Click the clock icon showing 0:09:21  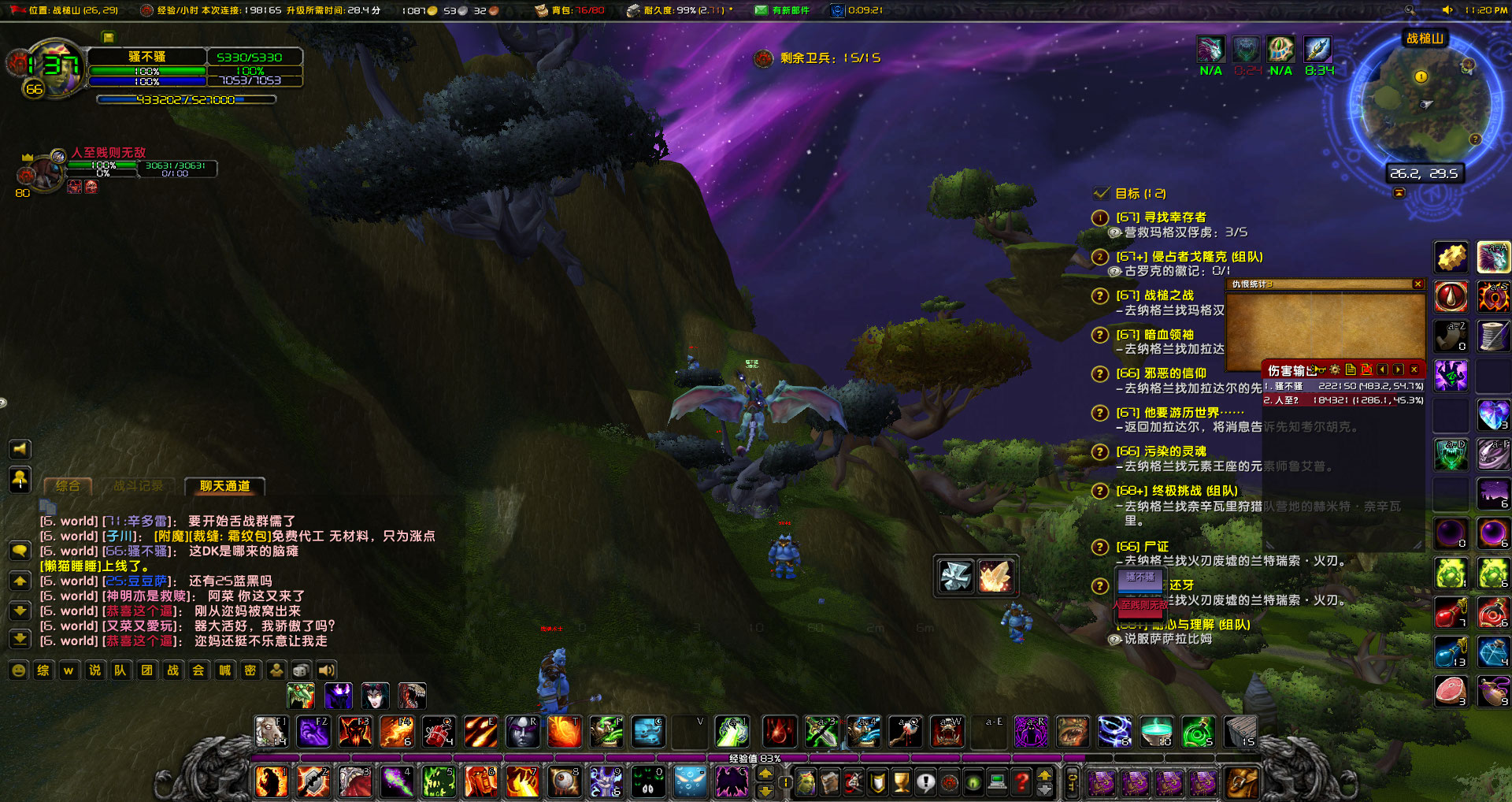pyautogui.click(x=836, y=10)
